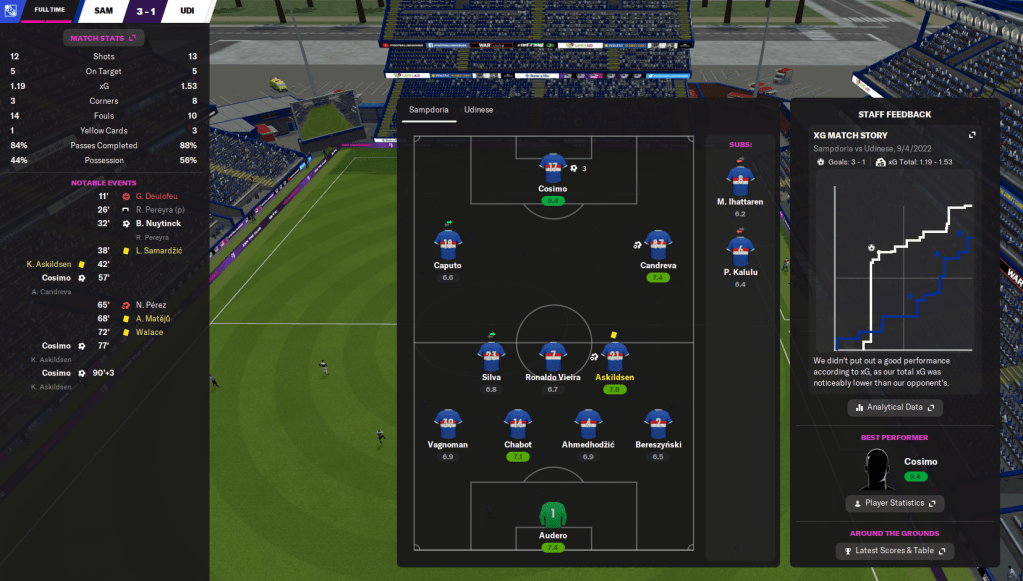Select Ronaldo Vieira in central midfield
Image resolution: width=1023 pixels, height=581 pixels.
click(552, 355)
